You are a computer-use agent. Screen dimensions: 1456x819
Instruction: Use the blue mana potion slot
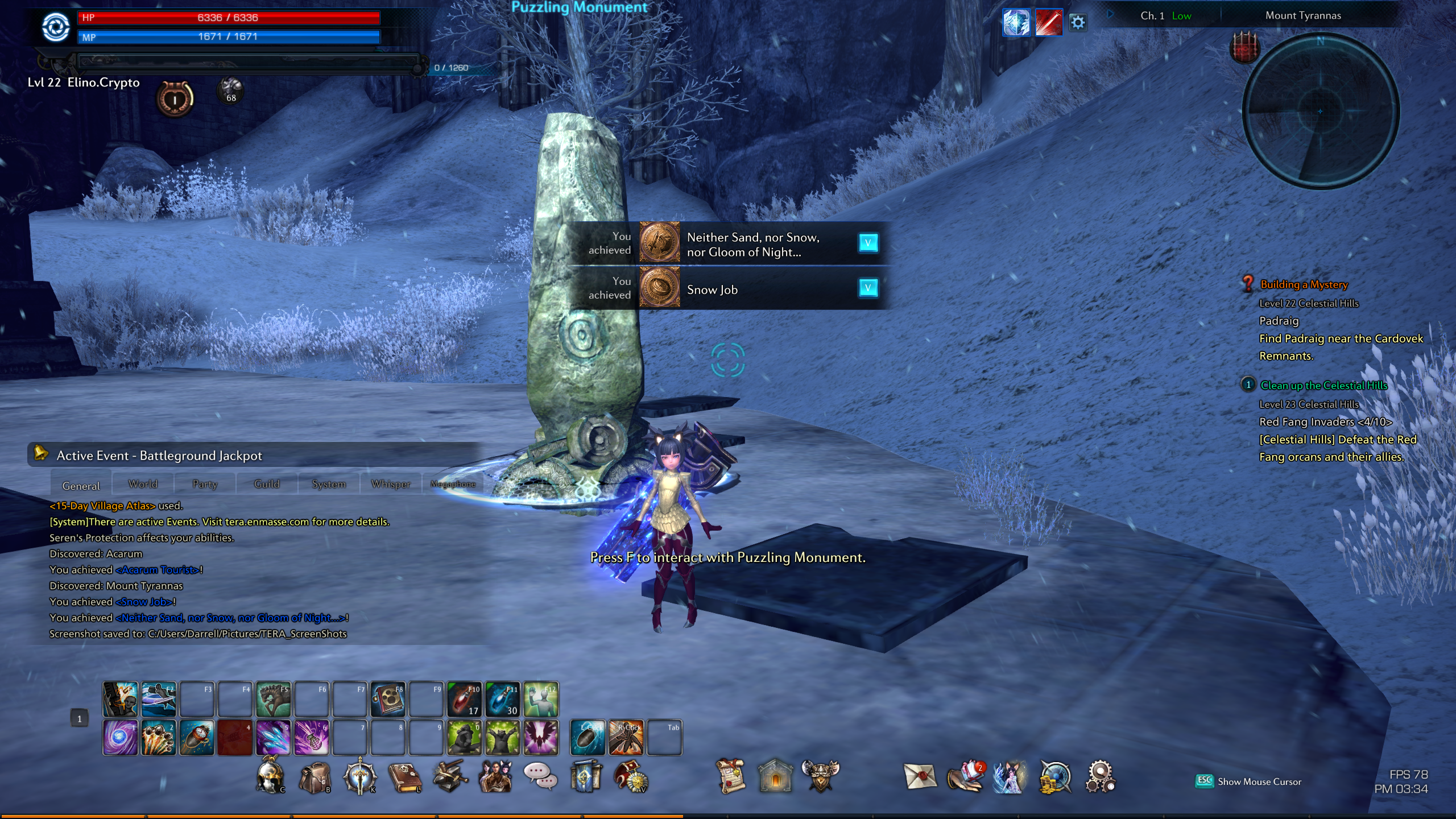pos(503,700)
